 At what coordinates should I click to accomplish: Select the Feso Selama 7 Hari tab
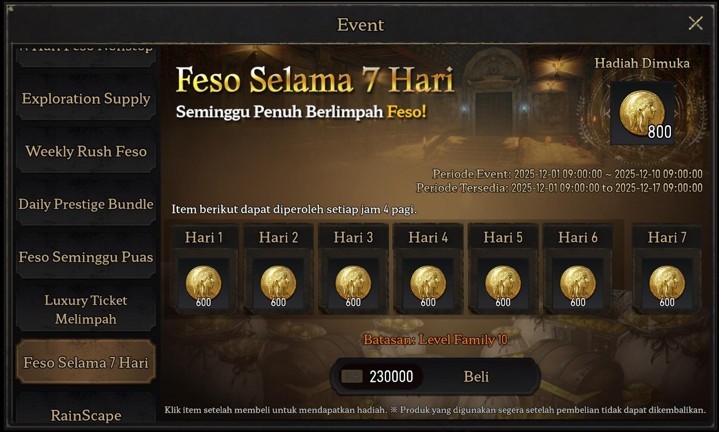click(x=86, y=362)
